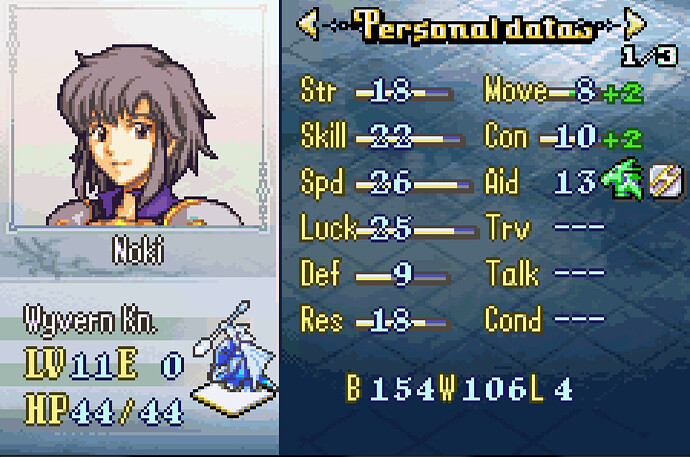The image size is (690, 457).
Task: Click Noki's character portrait
Action: point(138,130)
